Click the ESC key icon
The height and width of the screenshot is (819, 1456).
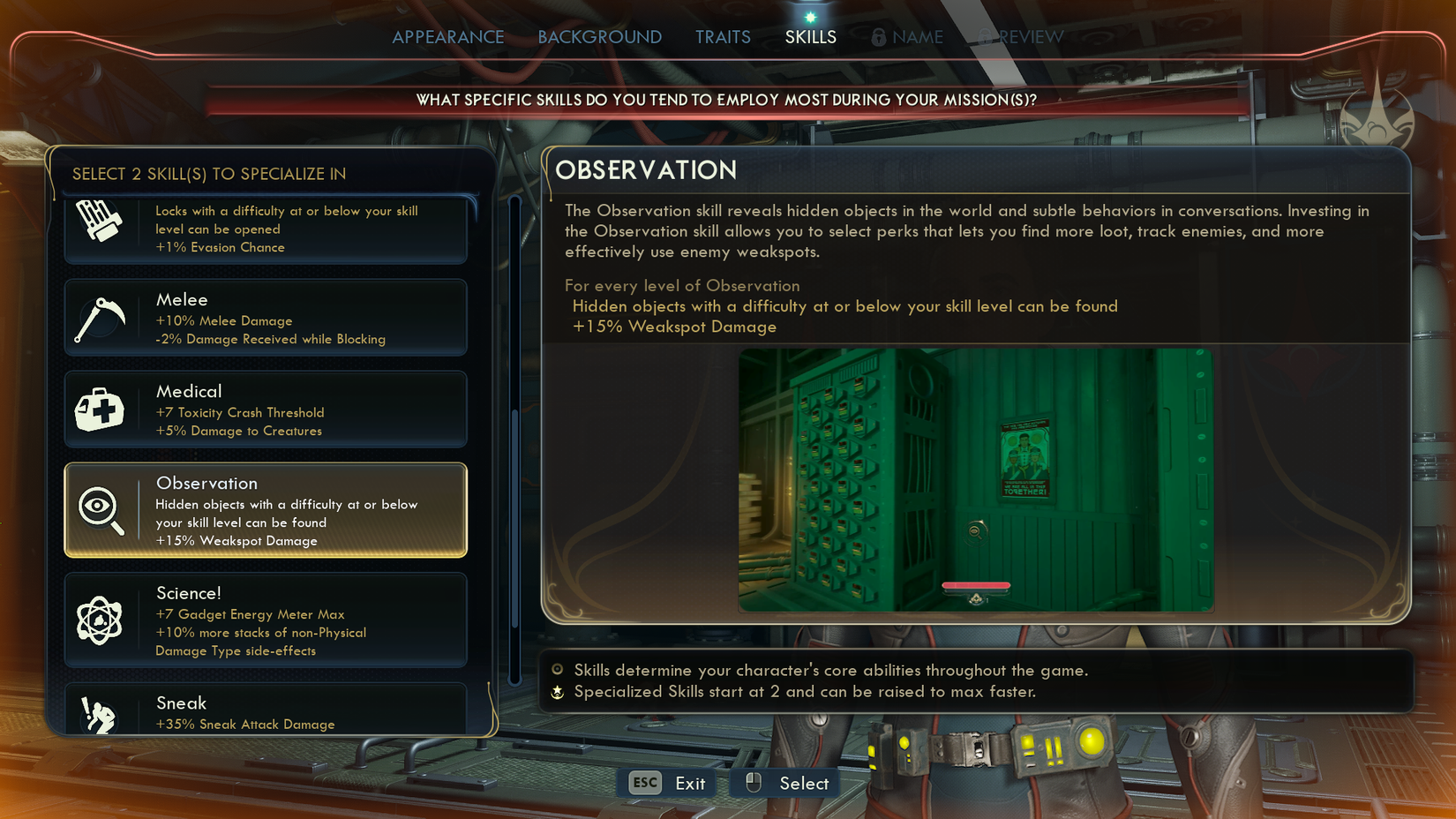tap(643, 783)
